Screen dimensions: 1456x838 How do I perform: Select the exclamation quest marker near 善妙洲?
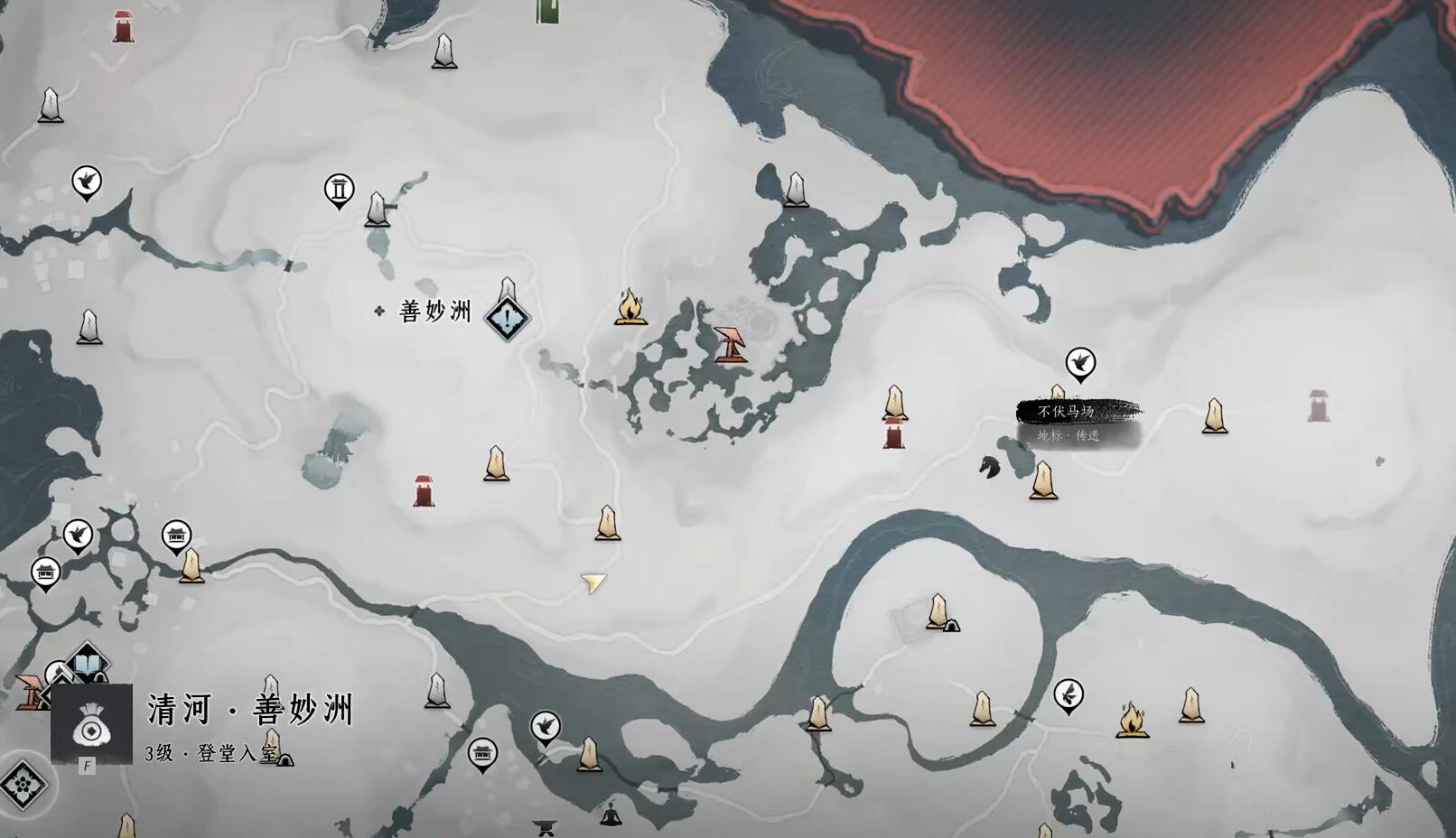(508, 318)
